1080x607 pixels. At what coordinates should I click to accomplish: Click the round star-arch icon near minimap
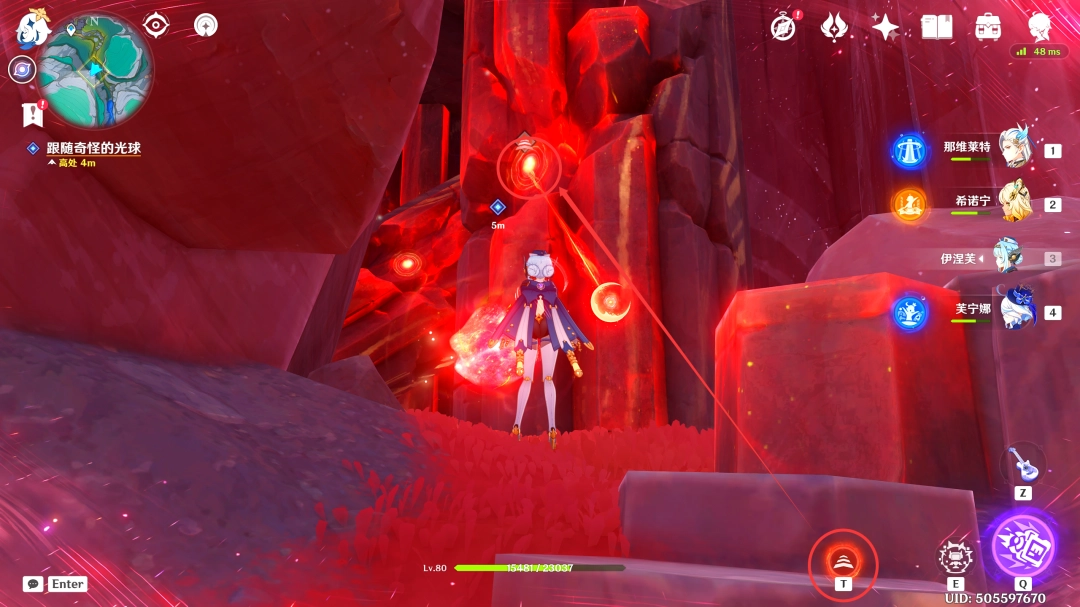[206, 25]
